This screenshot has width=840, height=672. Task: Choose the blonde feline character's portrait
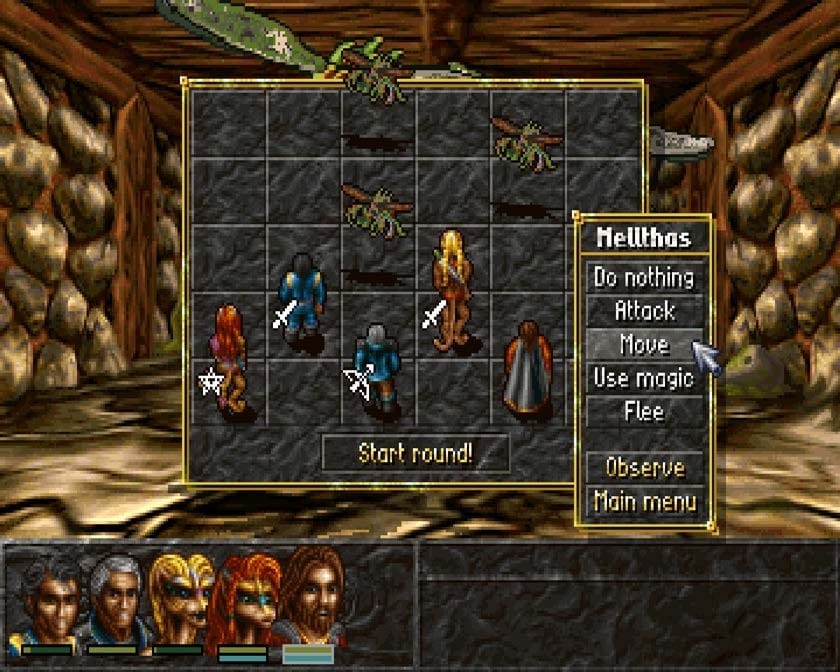[181, 598]
